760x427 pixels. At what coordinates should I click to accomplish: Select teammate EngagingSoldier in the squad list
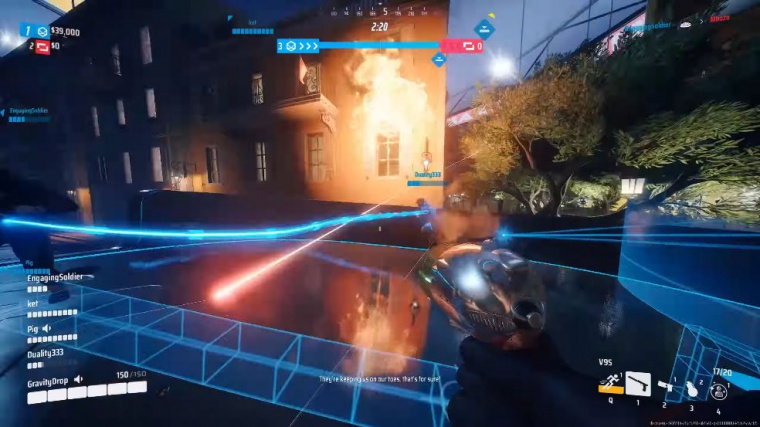tap(53, 276)
